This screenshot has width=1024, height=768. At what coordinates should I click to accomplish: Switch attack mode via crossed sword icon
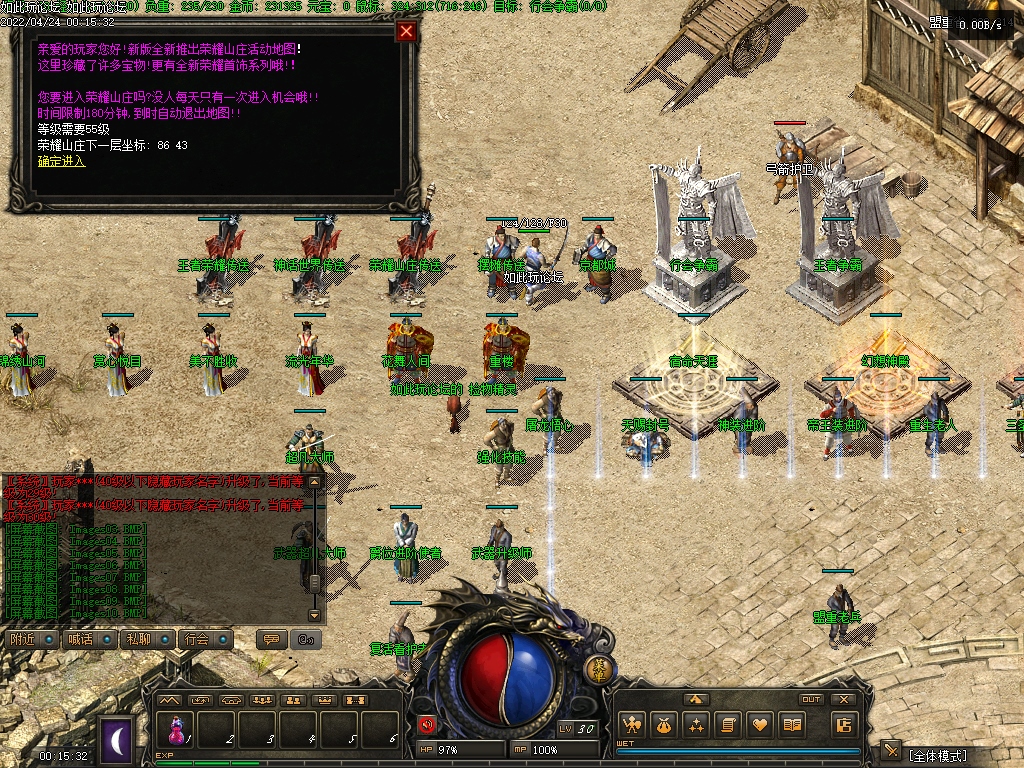click(891, 752)
